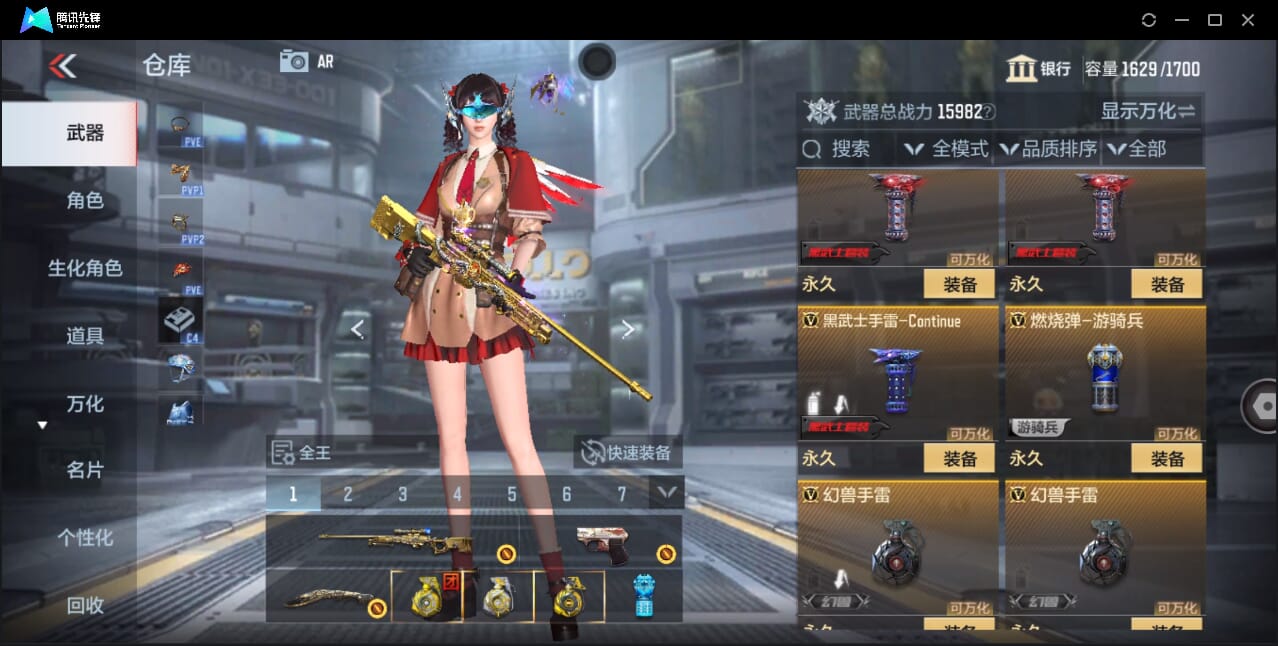Maximize the emulator window
The height and width of the screenshot is (646, 1278).
1214,20
